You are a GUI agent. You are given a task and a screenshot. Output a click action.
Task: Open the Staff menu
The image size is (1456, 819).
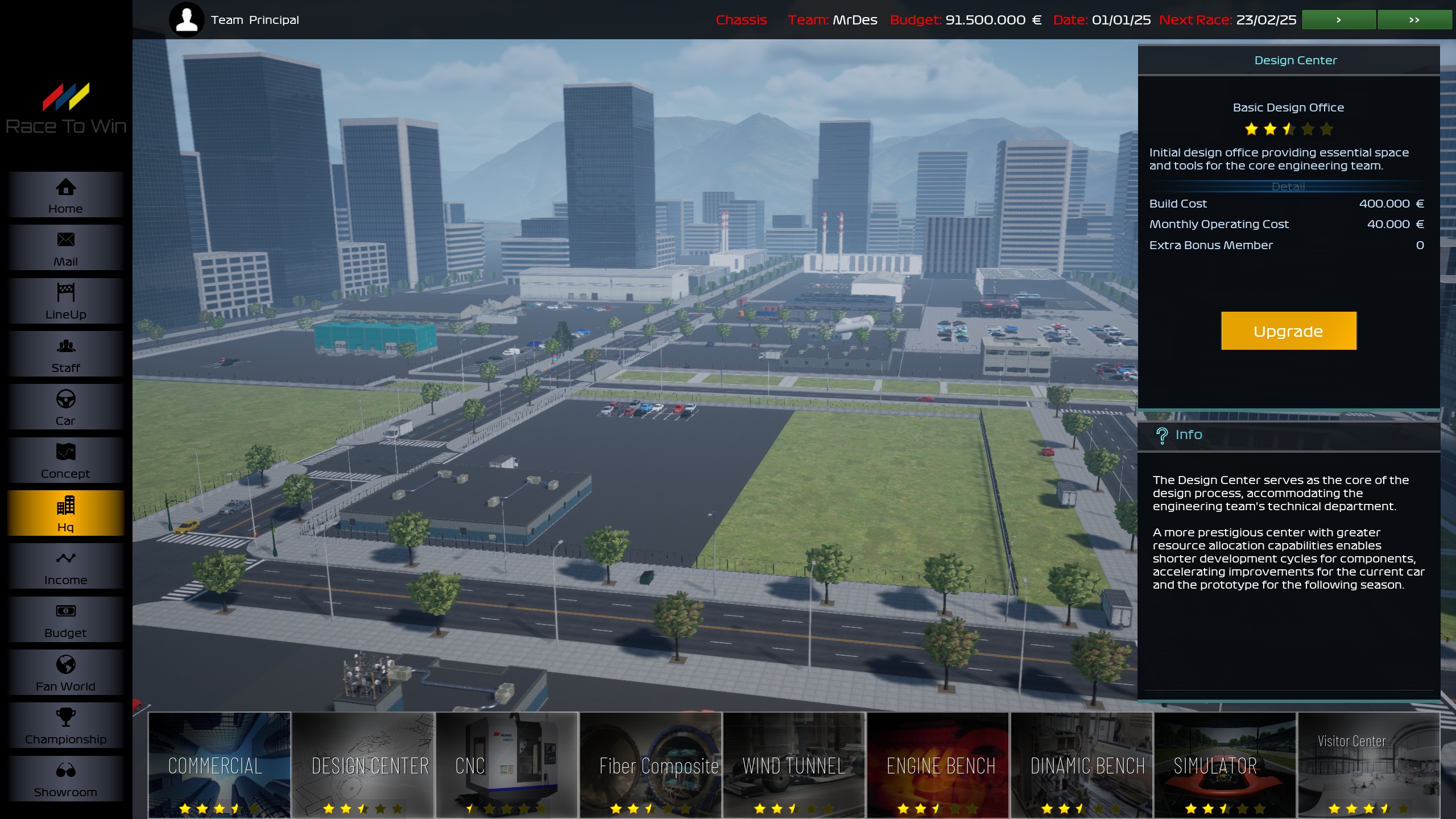click(65, 354)
